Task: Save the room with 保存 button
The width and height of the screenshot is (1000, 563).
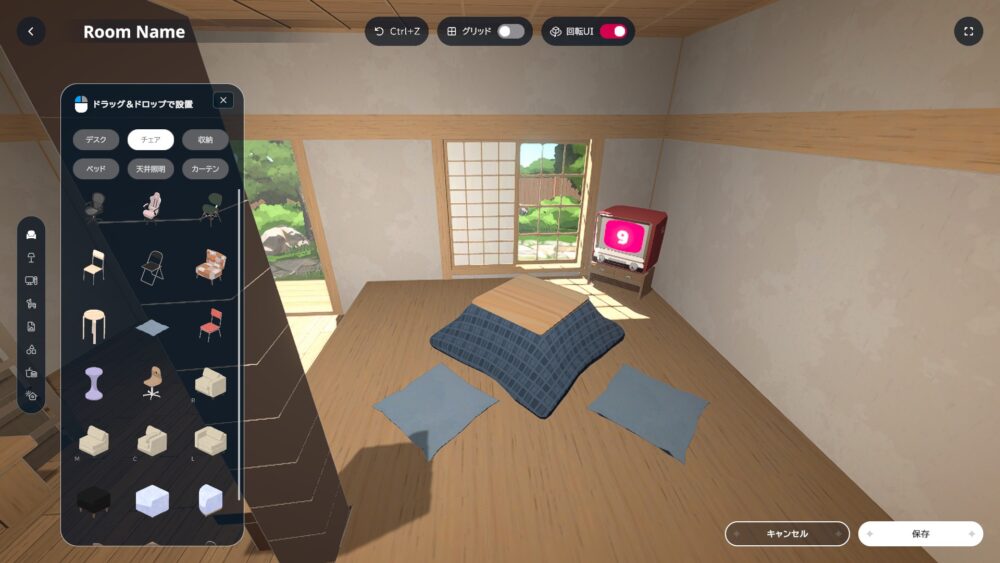Action: pos(920,534)
